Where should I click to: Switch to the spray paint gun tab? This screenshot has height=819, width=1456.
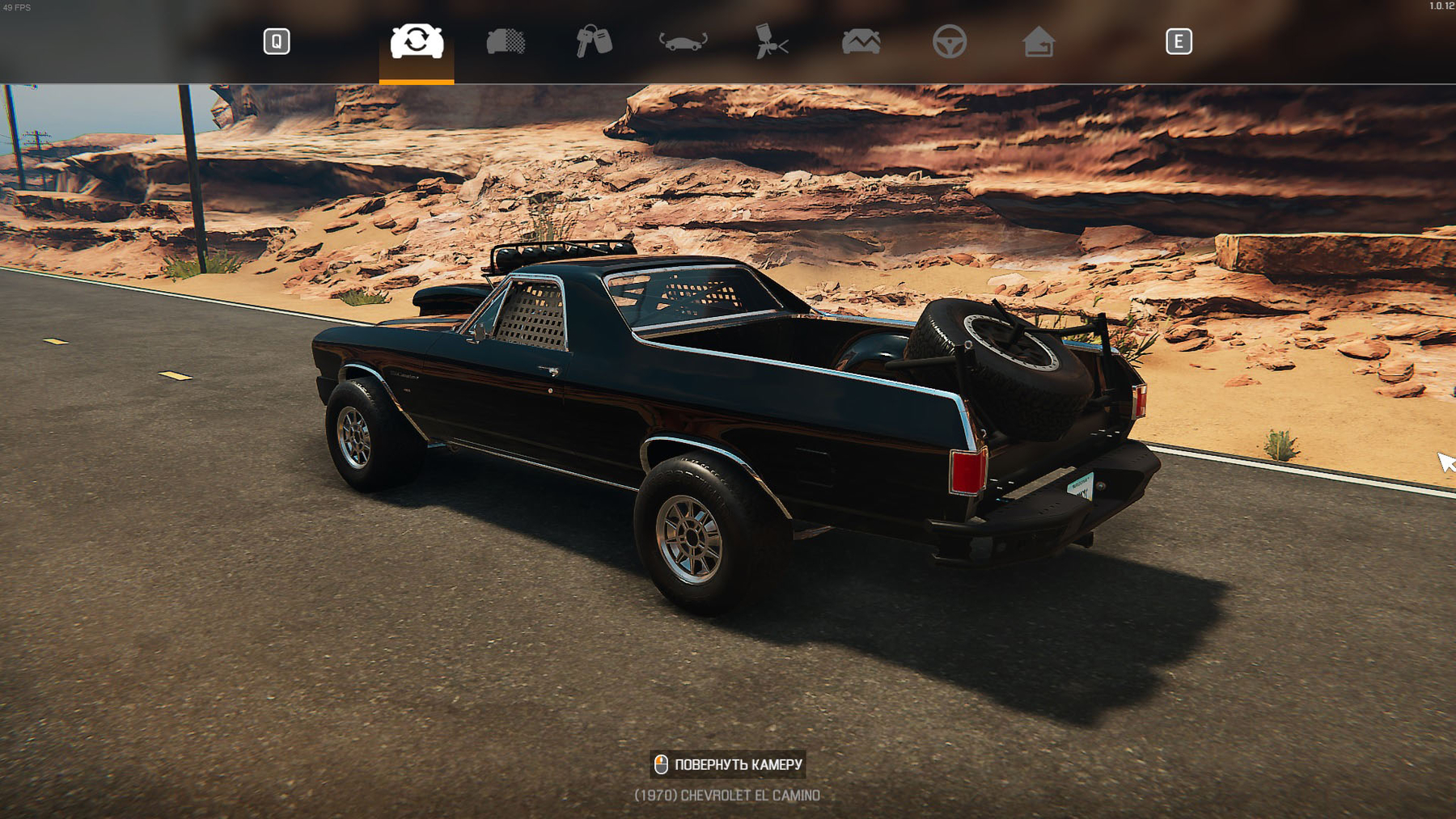(772, 41)
